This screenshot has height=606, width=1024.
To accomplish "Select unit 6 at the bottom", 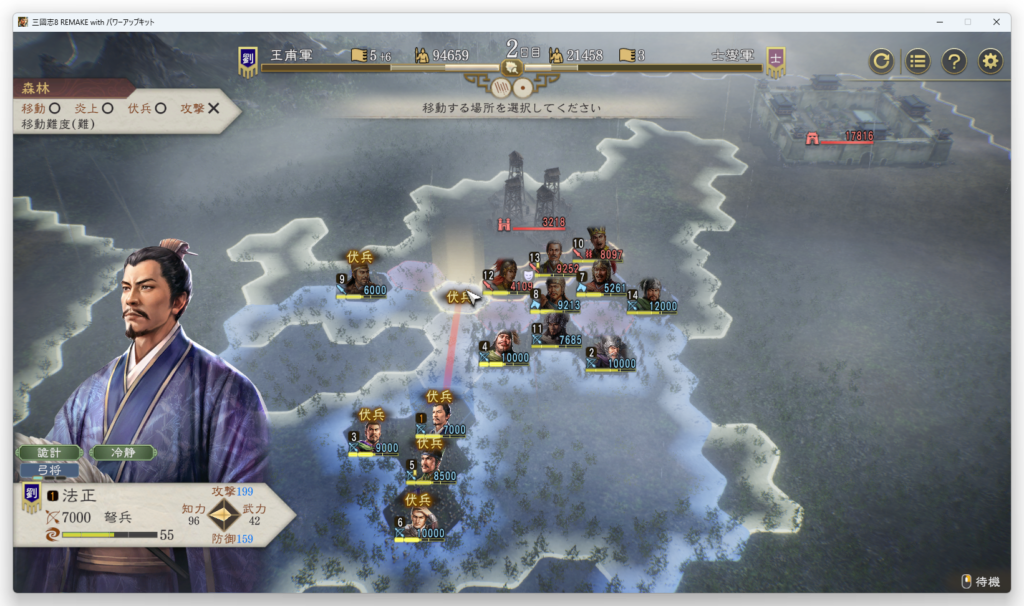I will tap(418, 523).
